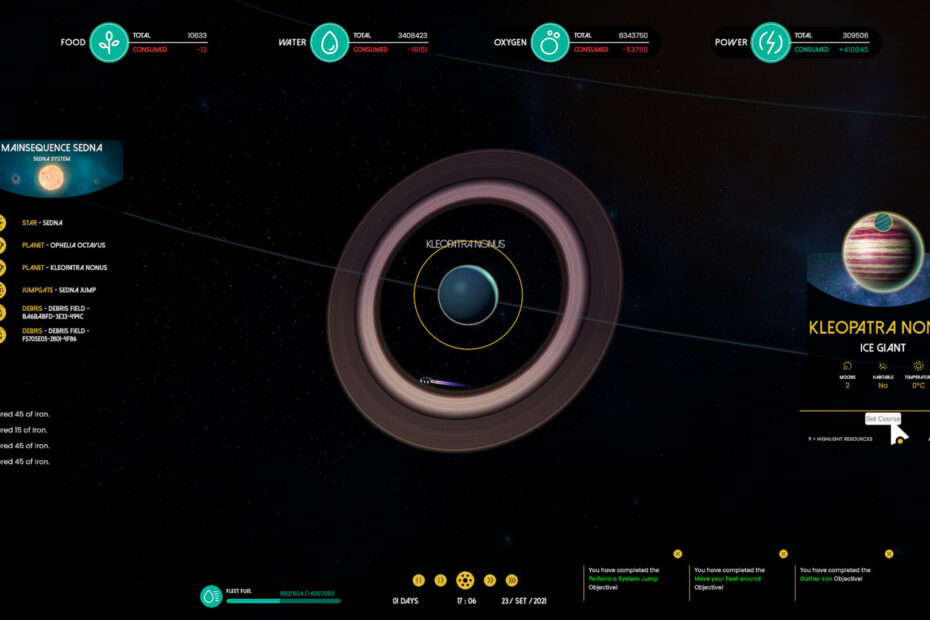Open the Oxygen resource icon

[x=550, y=43]
